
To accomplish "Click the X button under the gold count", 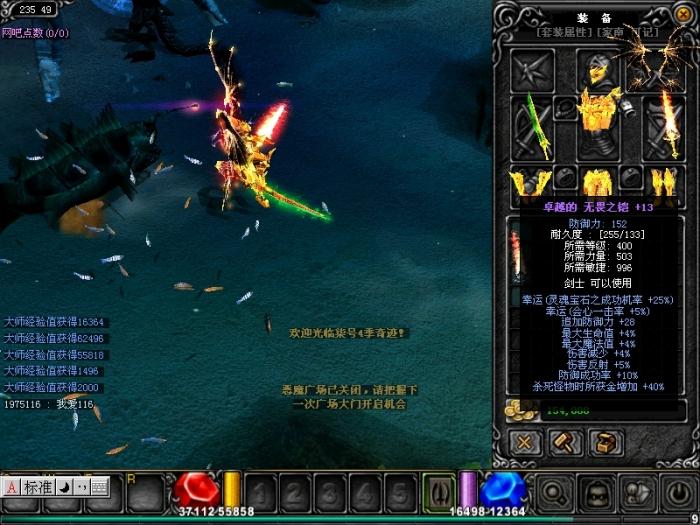I will [523, 441].
